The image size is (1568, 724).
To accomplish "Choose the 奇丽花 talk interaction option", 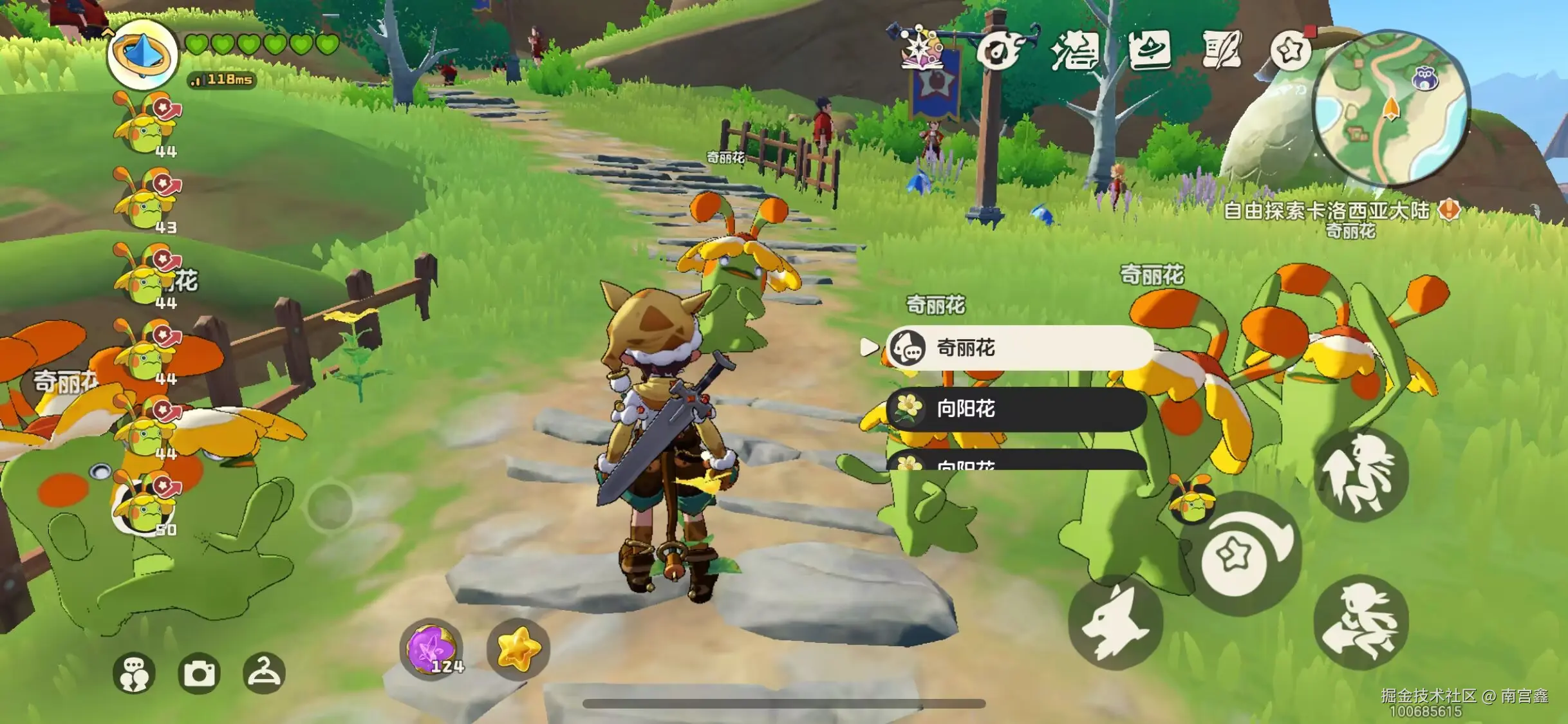I will coord(1019,348).
